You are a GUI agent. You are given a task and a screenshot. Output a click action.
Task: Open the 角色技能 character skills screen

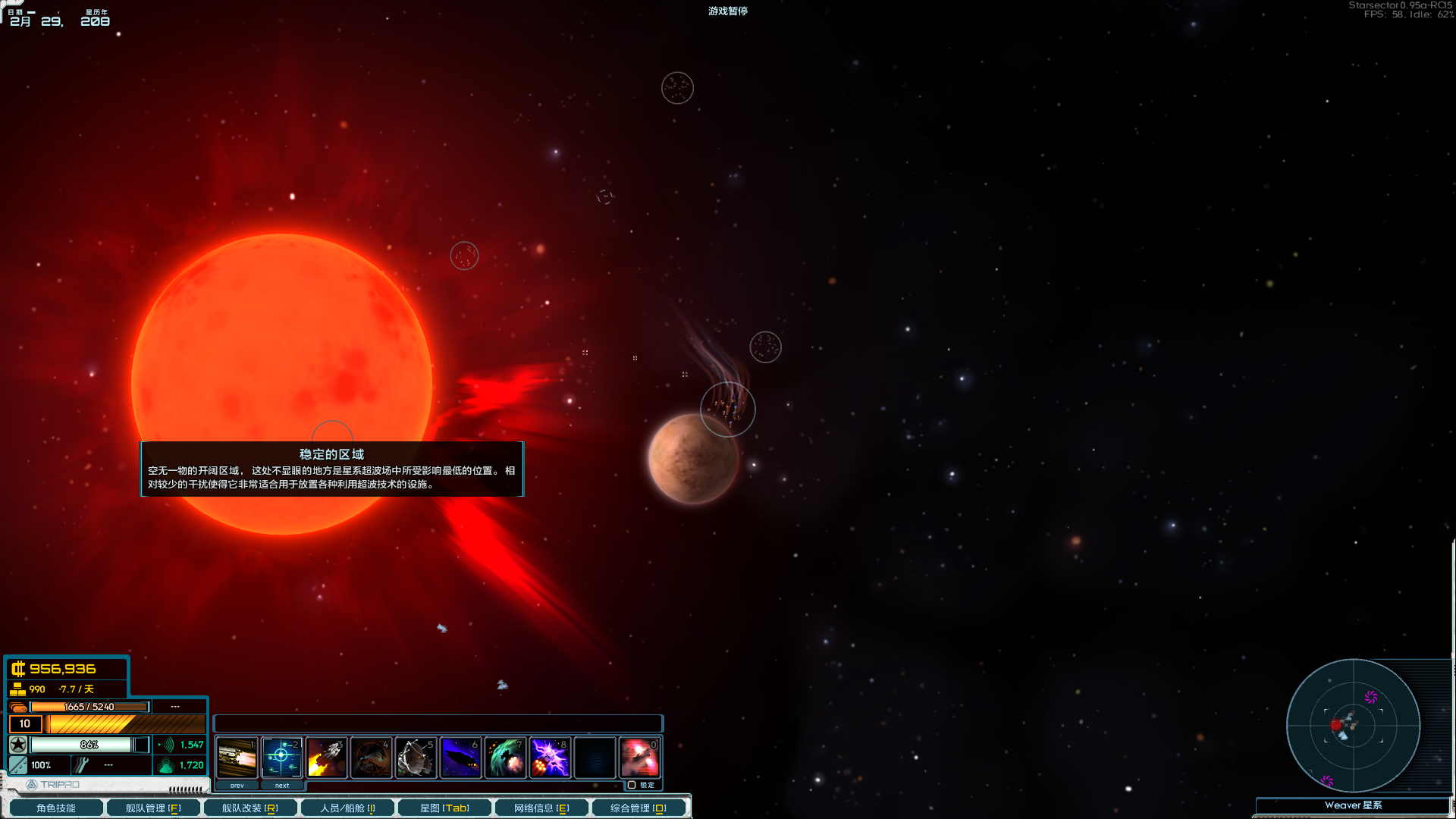[x=55, y=808]
